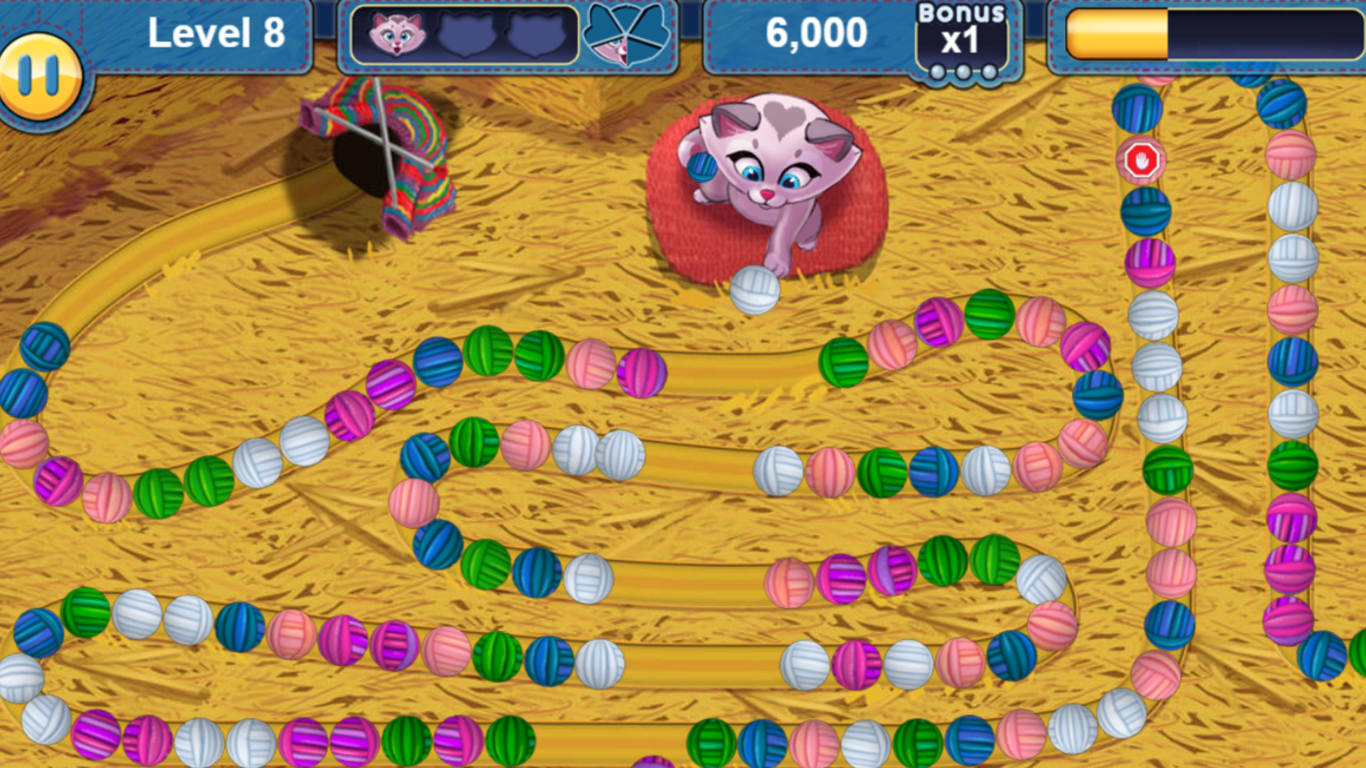
Task: Pause the game
Action: 42,75
